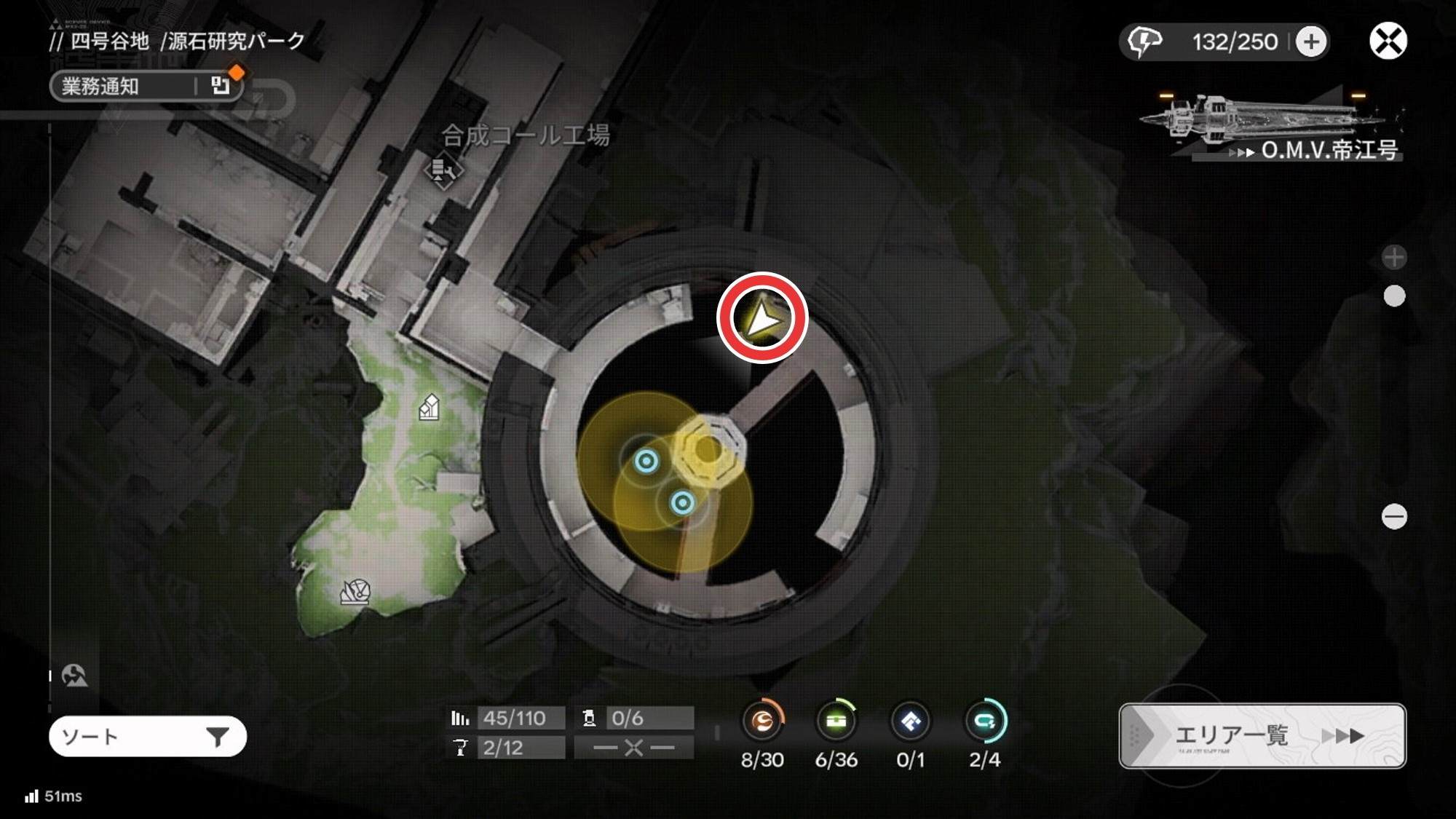Select the upper blue ring map marker
Viewport: 1456px width, 819px height.
(646, 461)
